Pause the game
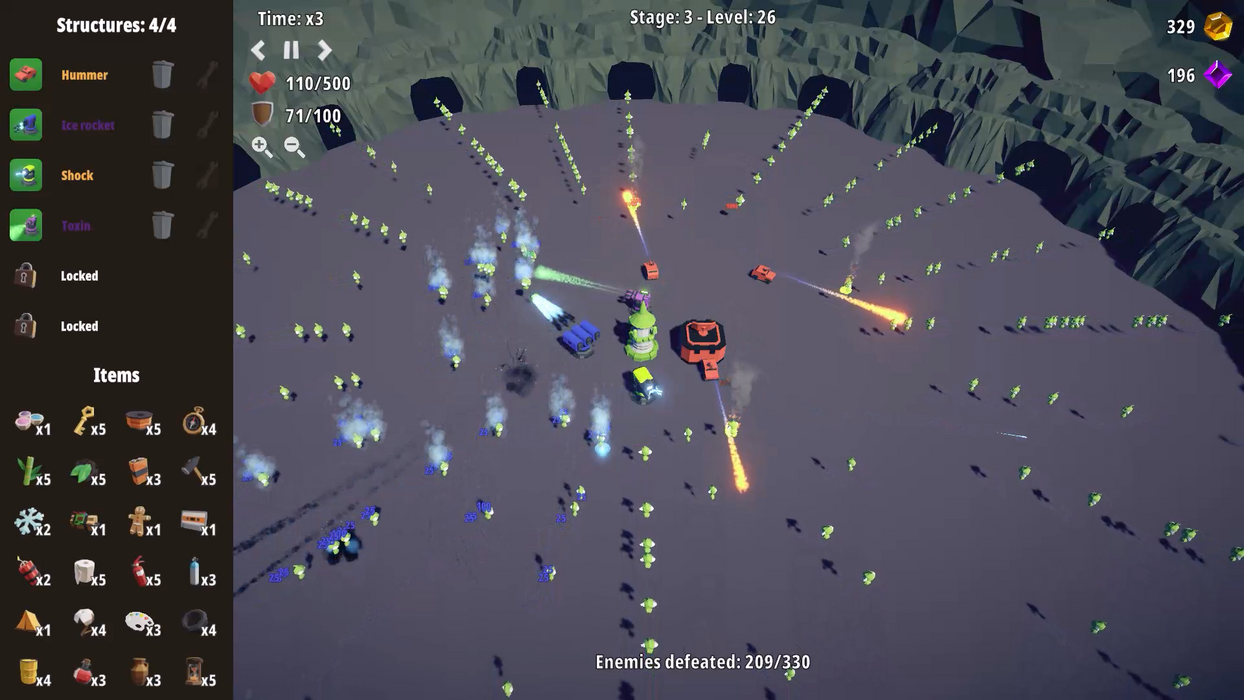Viewport: 1244px width, 700px height. [x=291, y=49]
